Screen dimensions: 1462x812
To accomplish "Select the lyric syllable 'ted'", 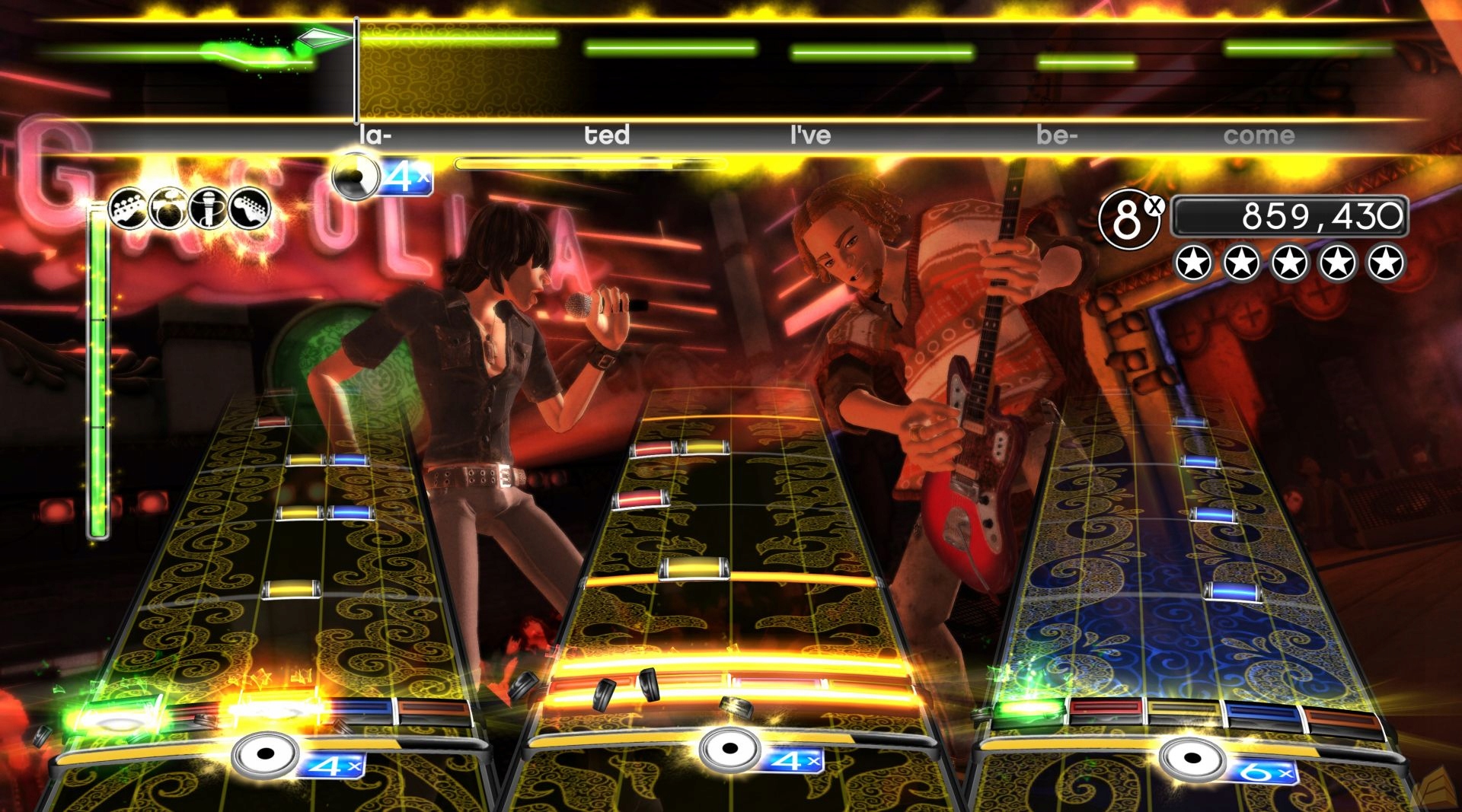I will click(x=605, y=135).
